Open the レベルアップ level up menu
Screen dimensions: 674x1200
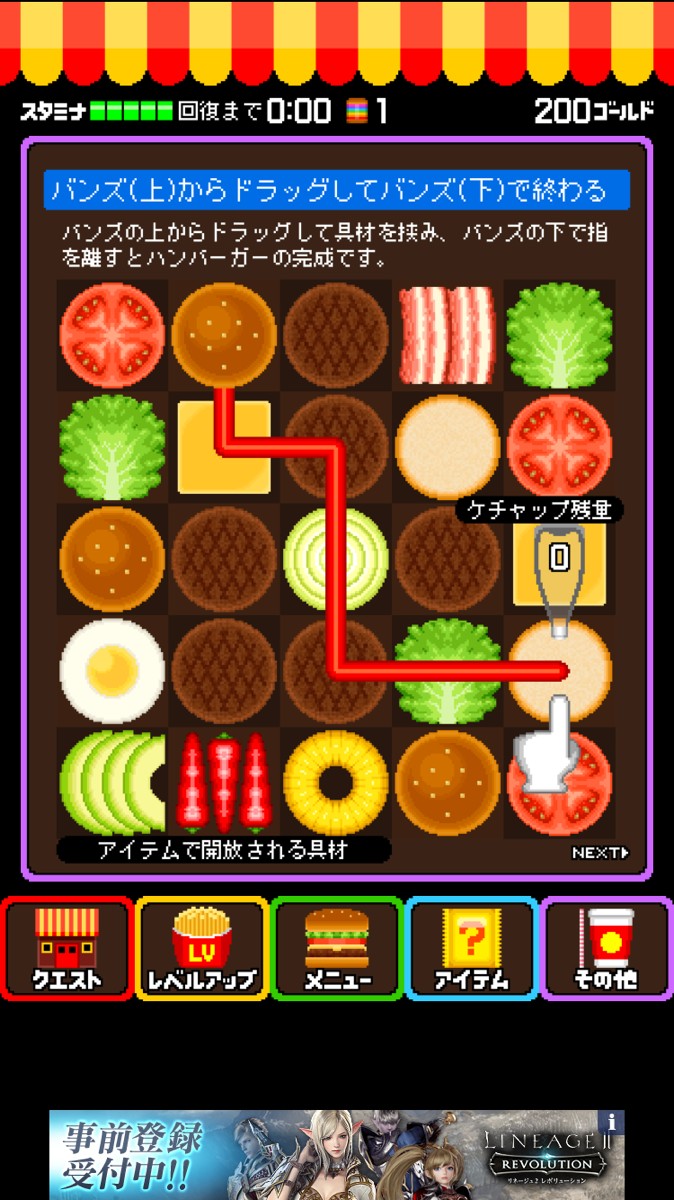tap(202, 948)
